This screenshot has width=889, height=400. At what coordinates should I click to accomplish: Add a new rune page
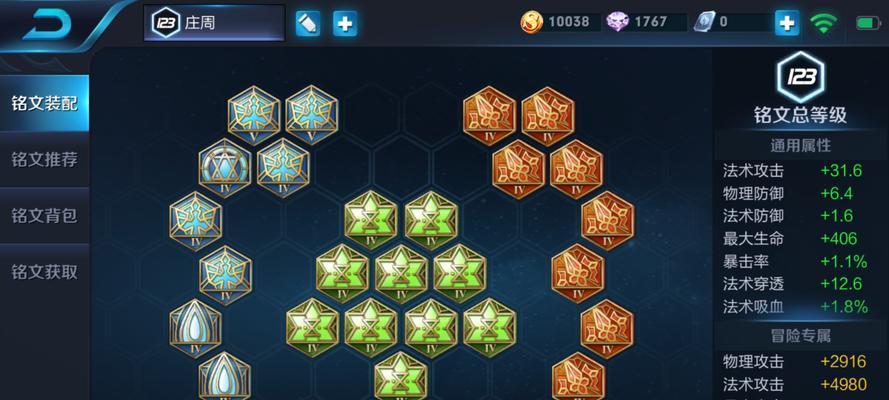click(345, 23)
